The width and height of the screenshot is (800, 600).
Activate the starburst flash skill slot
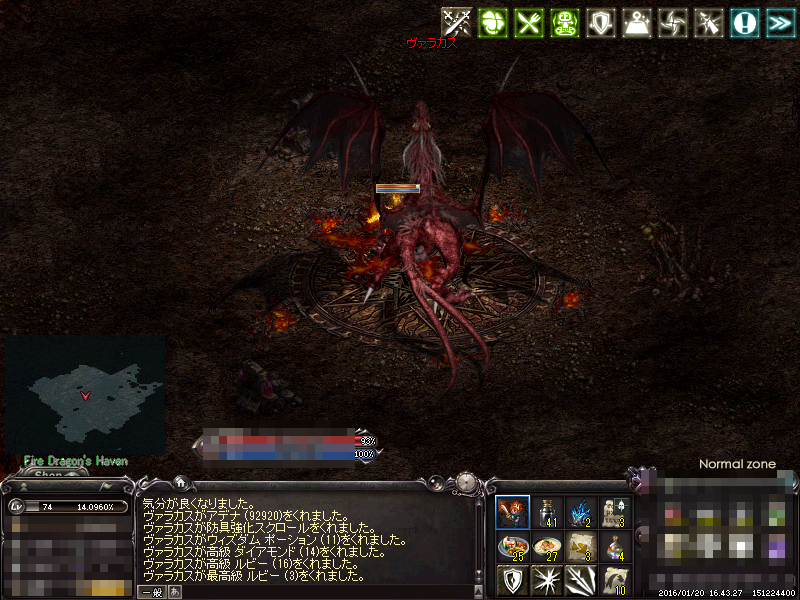click(546, 580)
